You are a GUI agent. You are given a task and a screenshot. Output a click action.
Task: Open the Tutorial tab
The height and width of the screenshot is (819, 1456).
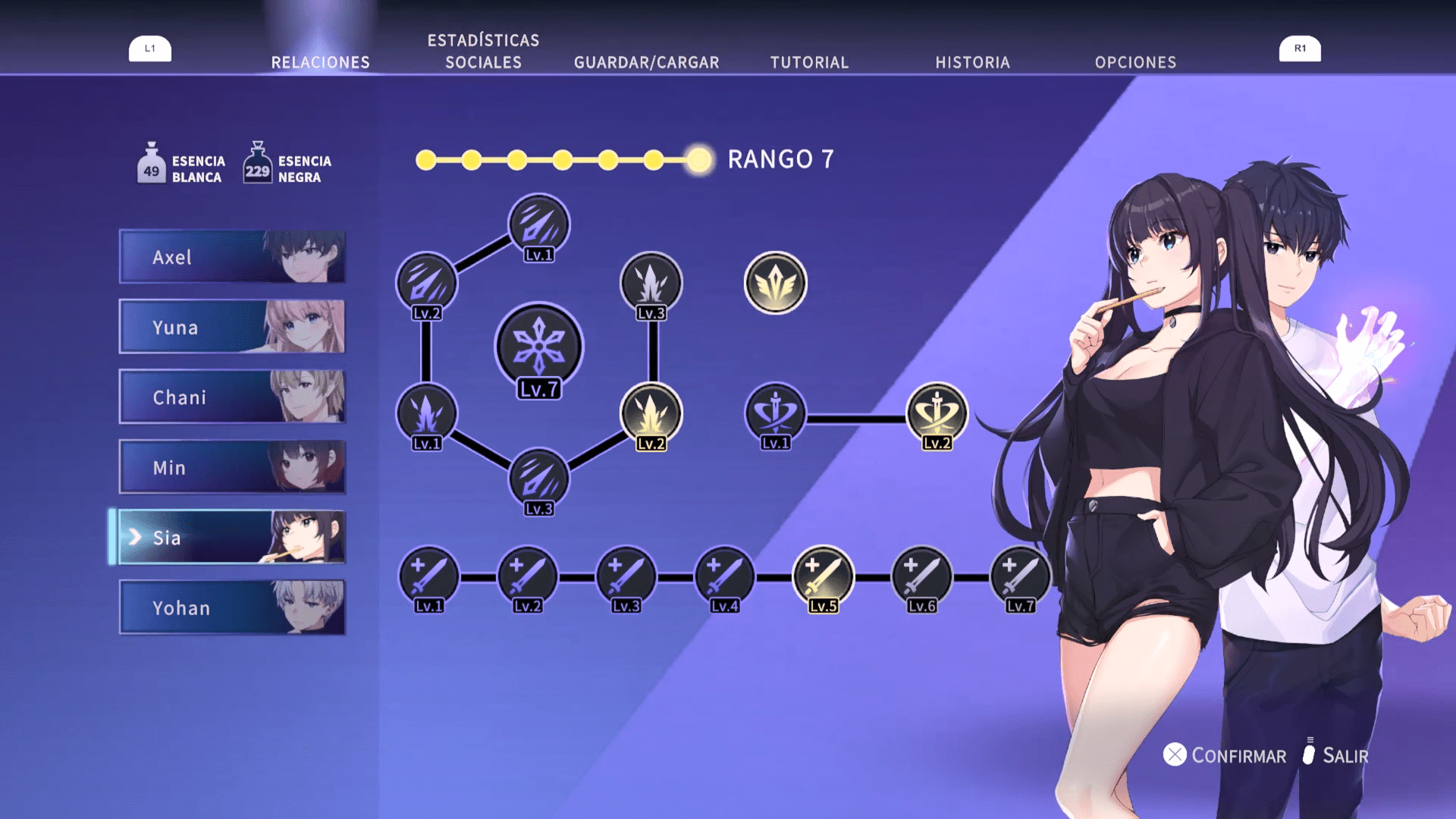click(x=809, y=62)
